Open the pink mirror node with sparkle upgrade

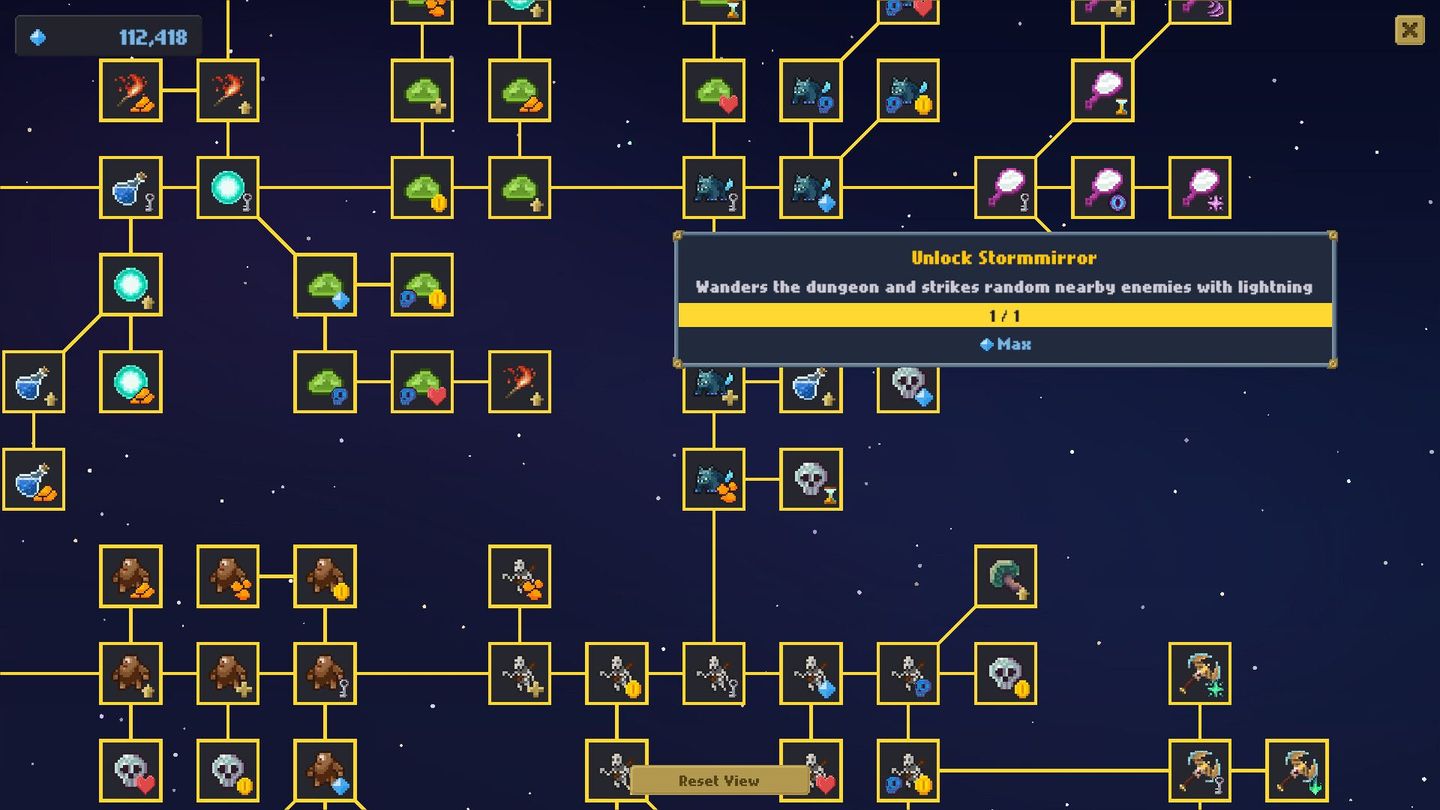(x=1197, y=188)
